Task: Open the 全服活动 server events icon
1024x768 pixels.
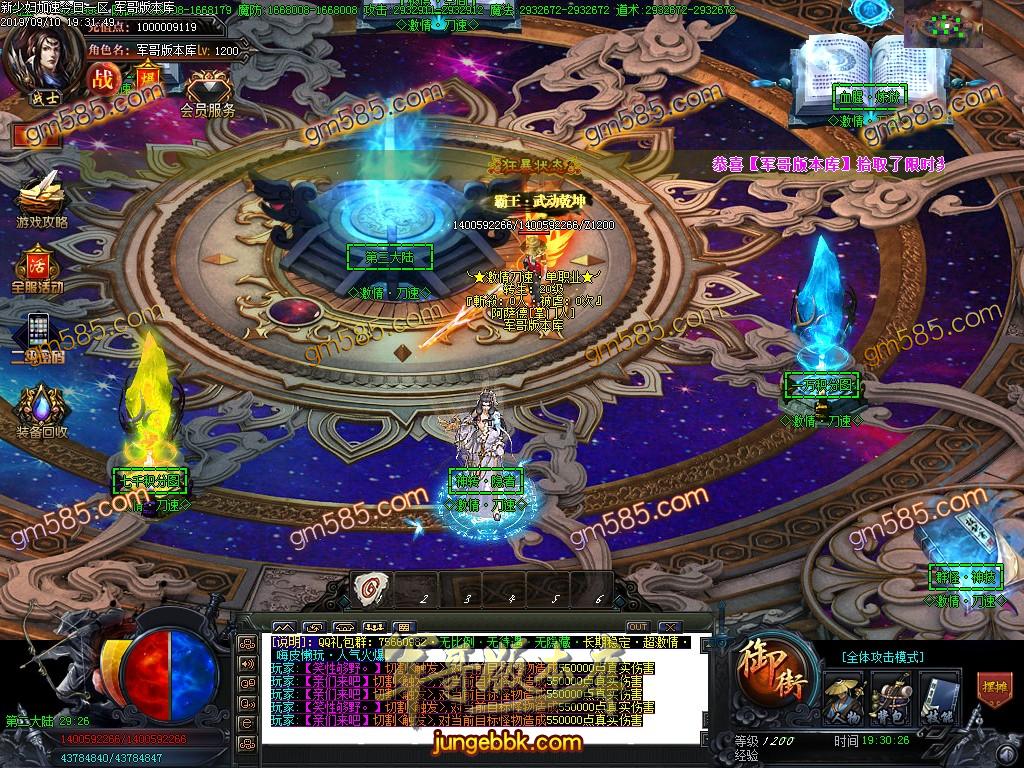Action: click(37, 265)
